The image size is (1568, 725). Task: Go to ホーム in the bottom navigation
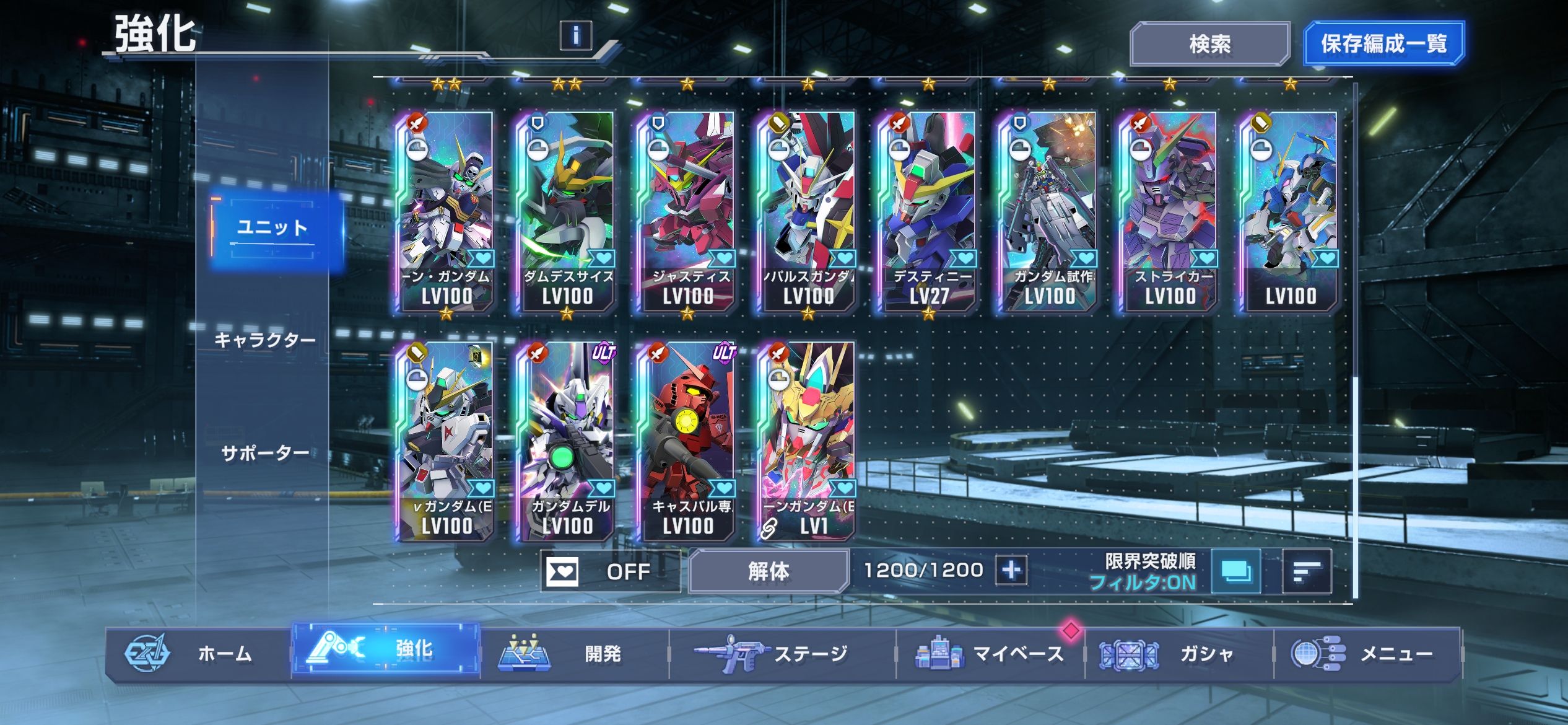[x=199, y=654]
